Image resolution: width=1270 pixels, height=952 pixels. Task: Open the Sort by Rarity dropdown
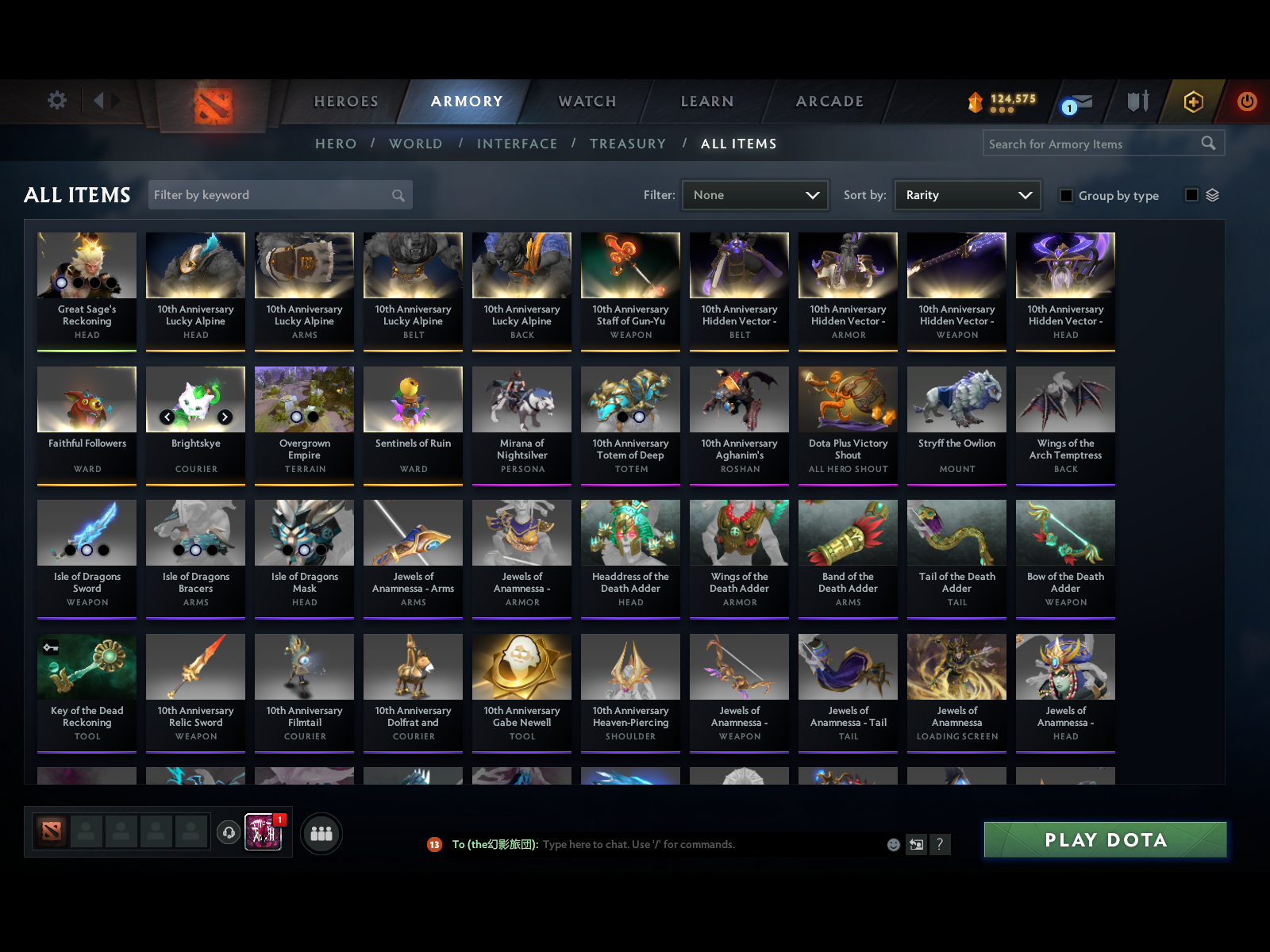(x=967, y=194)
